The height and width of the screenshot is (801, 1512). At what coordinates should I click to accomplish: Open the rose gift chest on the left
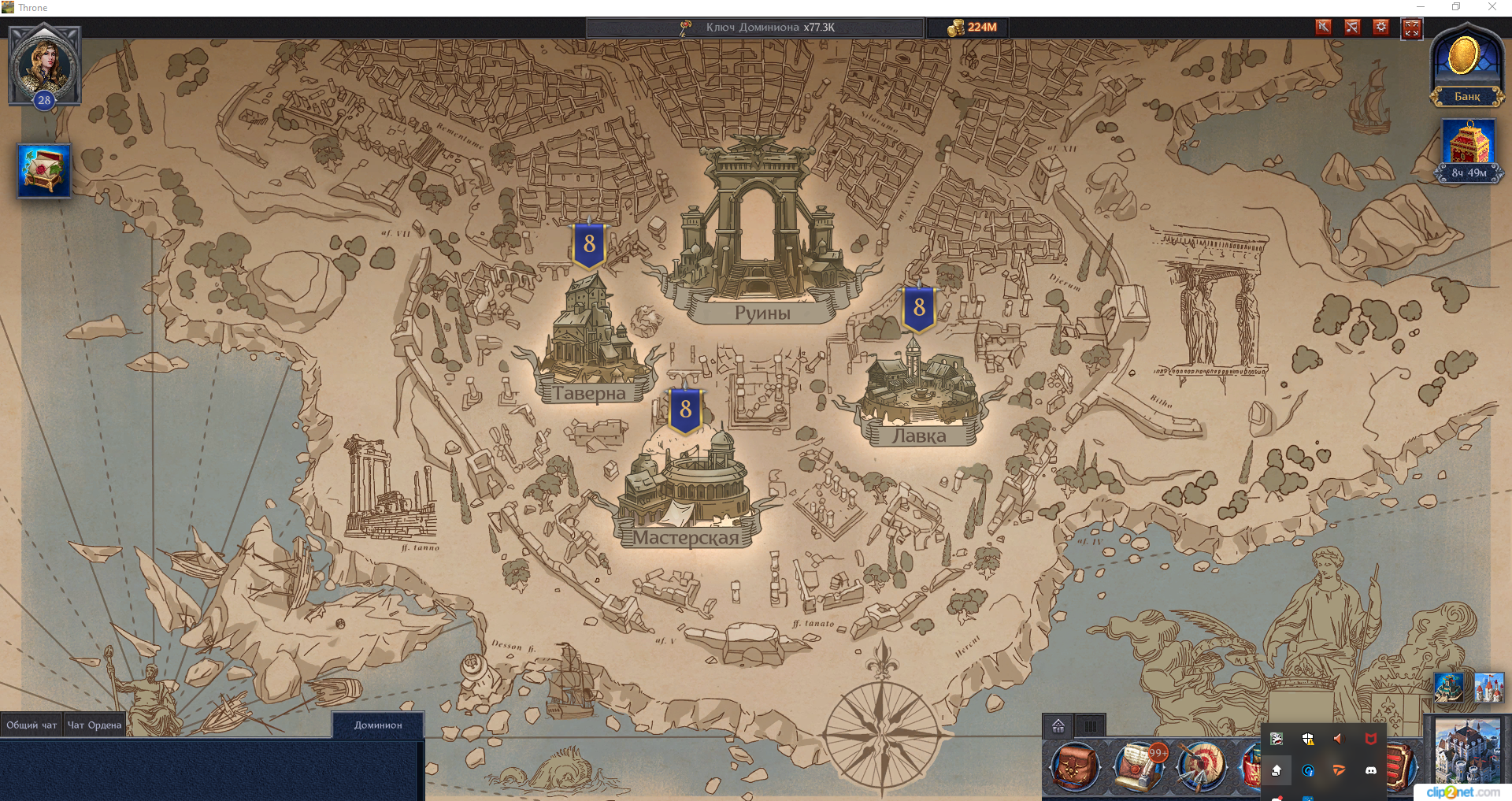point(43,169)
